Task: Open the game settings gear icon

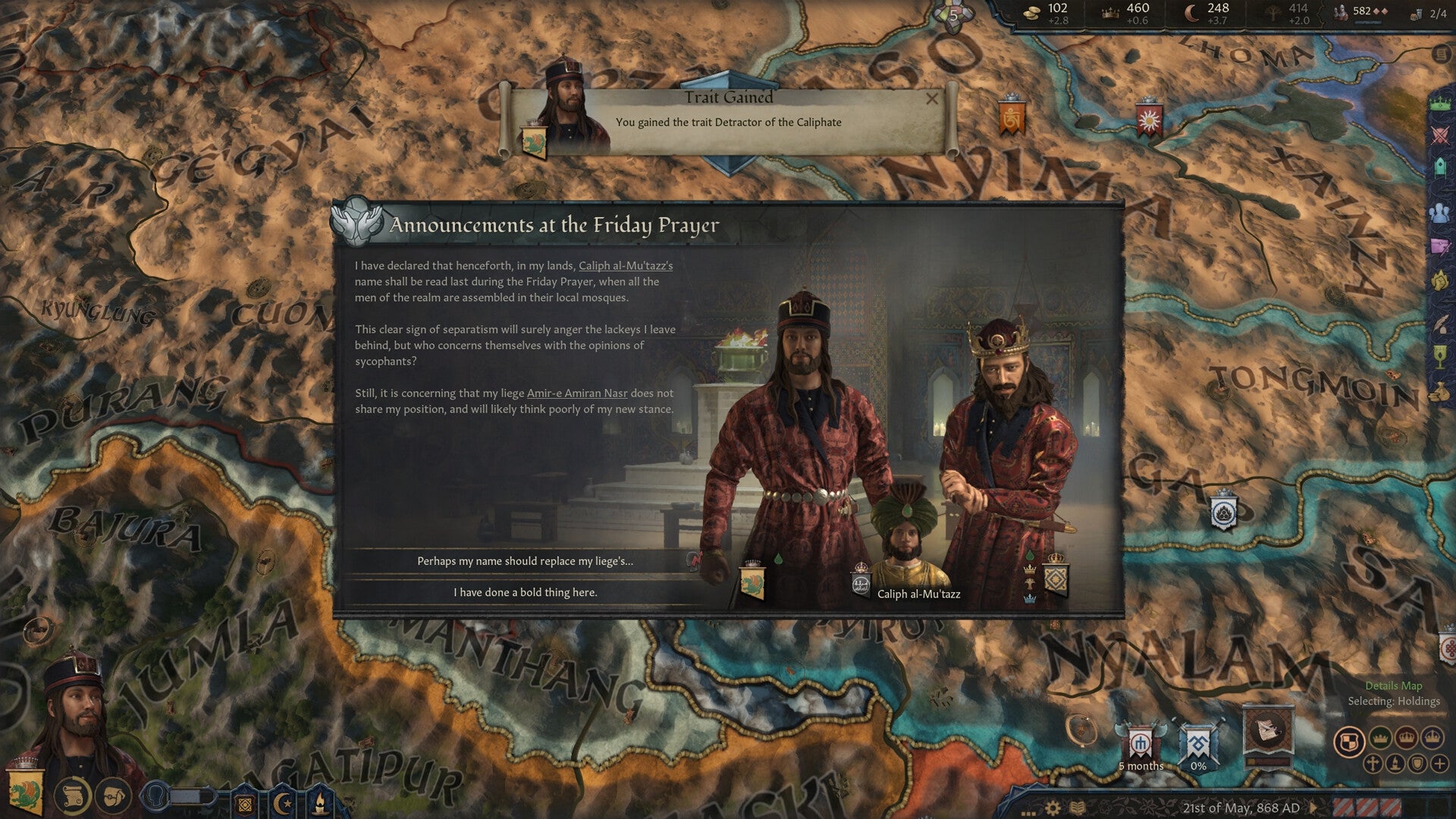Action: tap(1053, 807)
